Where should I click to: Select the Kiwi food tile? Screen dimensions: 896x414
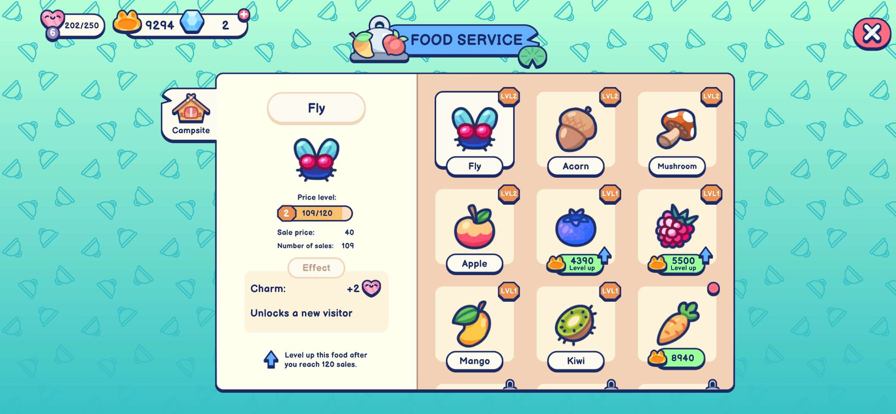[576, 329]
